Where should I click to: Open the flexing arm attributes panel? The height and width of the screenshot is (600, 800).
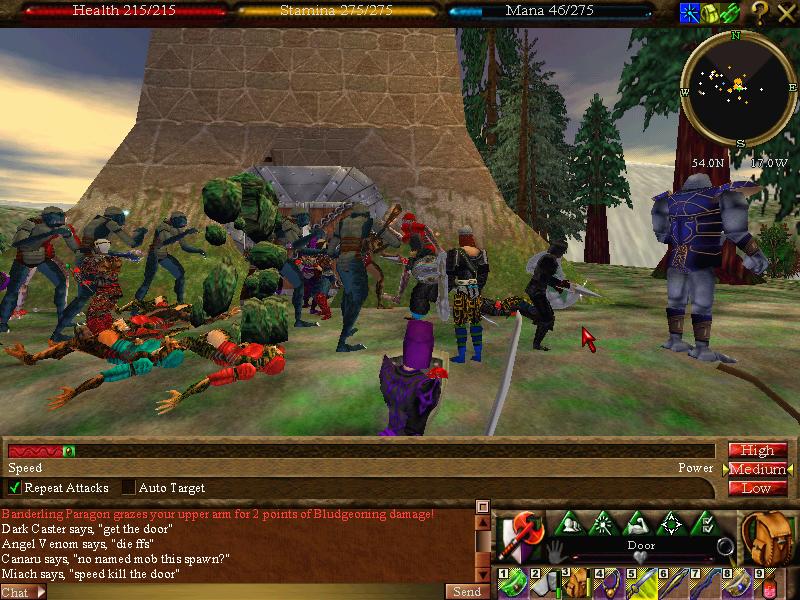point(637,523)
